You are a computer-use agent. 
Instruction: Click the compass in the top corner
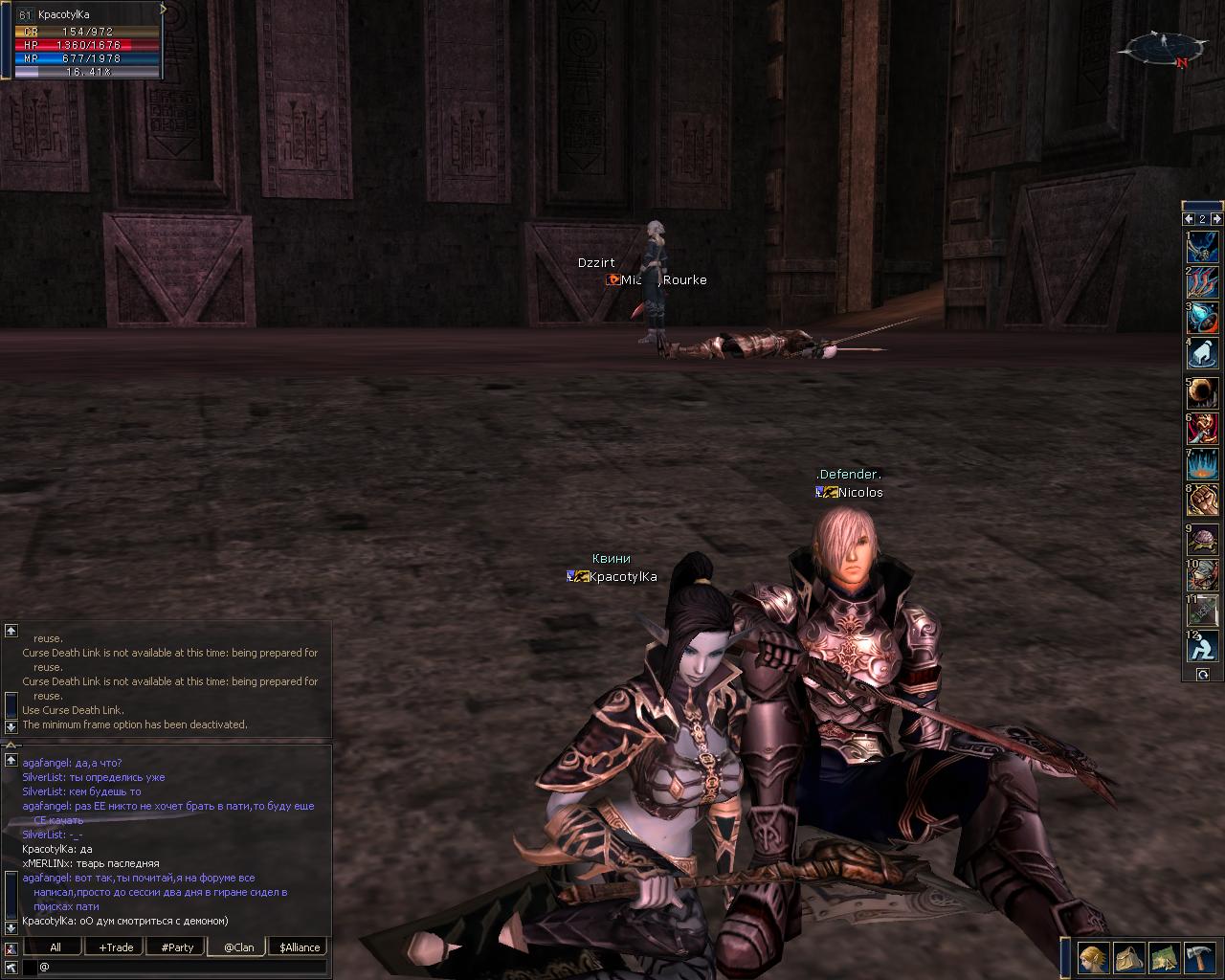coord(1165,48)
